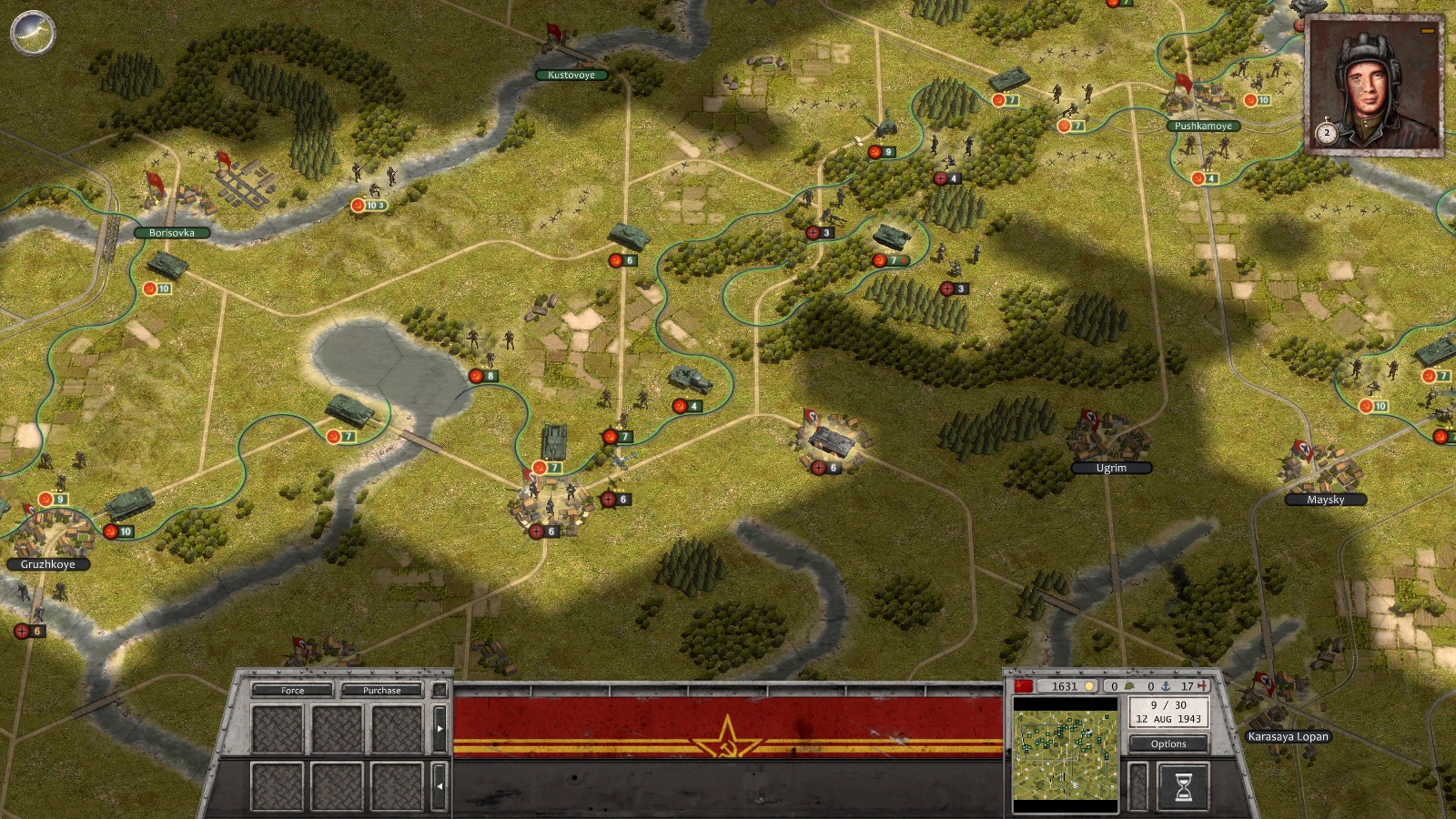Click the right arrow beside unit slots

tap(440, 729)
